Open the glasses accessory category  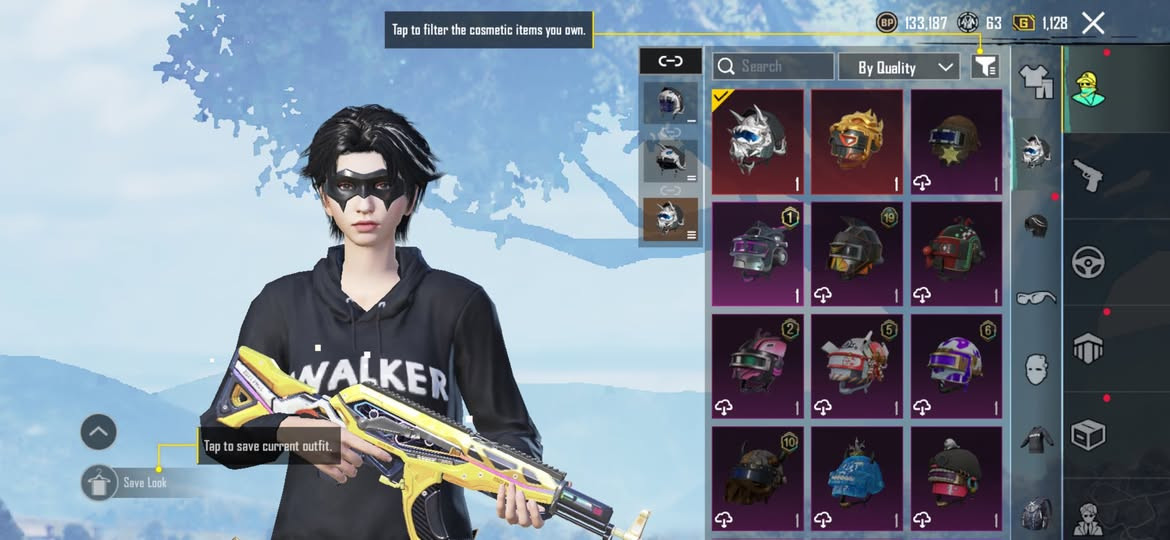1036,297
